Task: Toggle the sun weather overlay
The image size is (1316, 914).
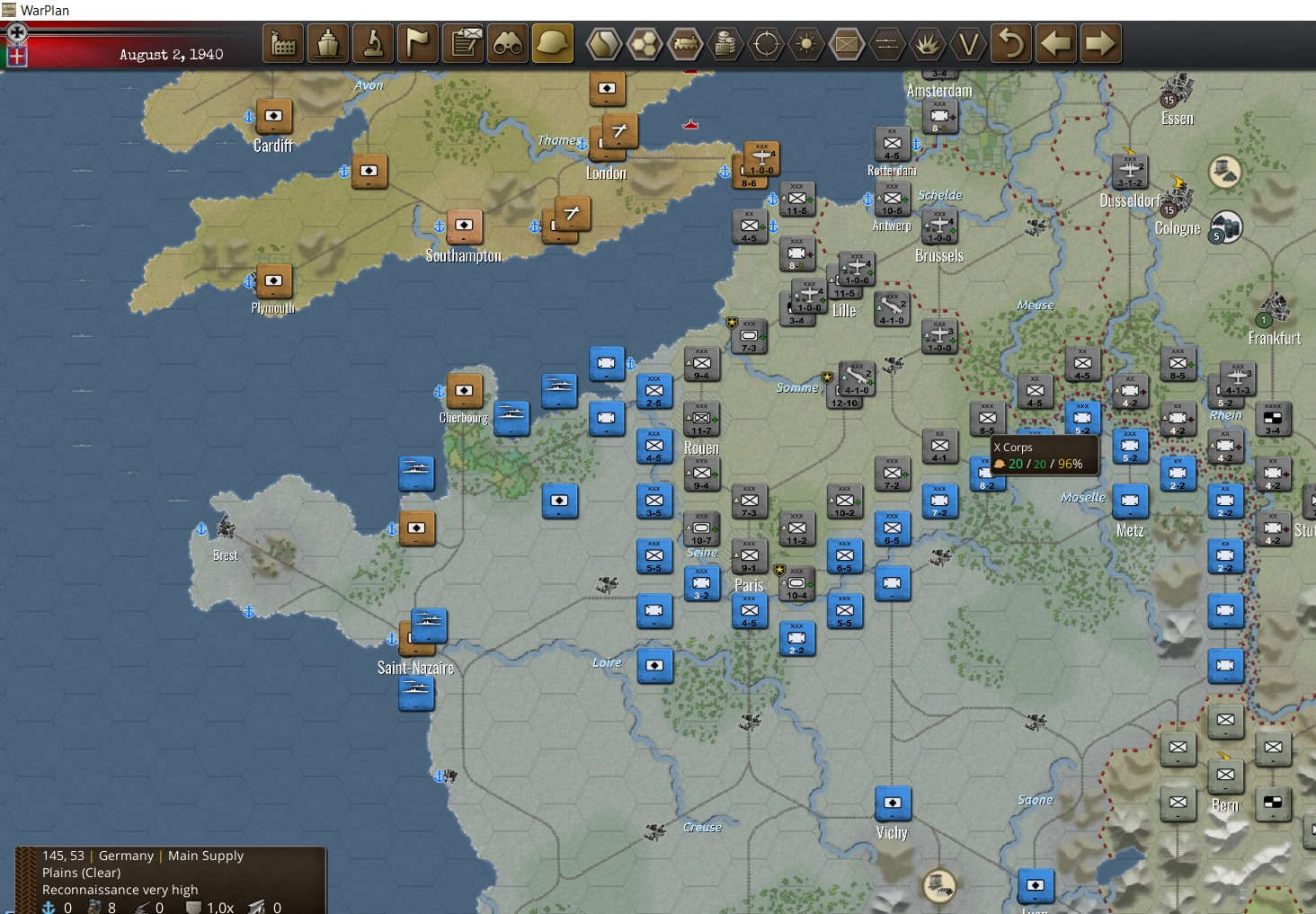Action: coord(806,43)
